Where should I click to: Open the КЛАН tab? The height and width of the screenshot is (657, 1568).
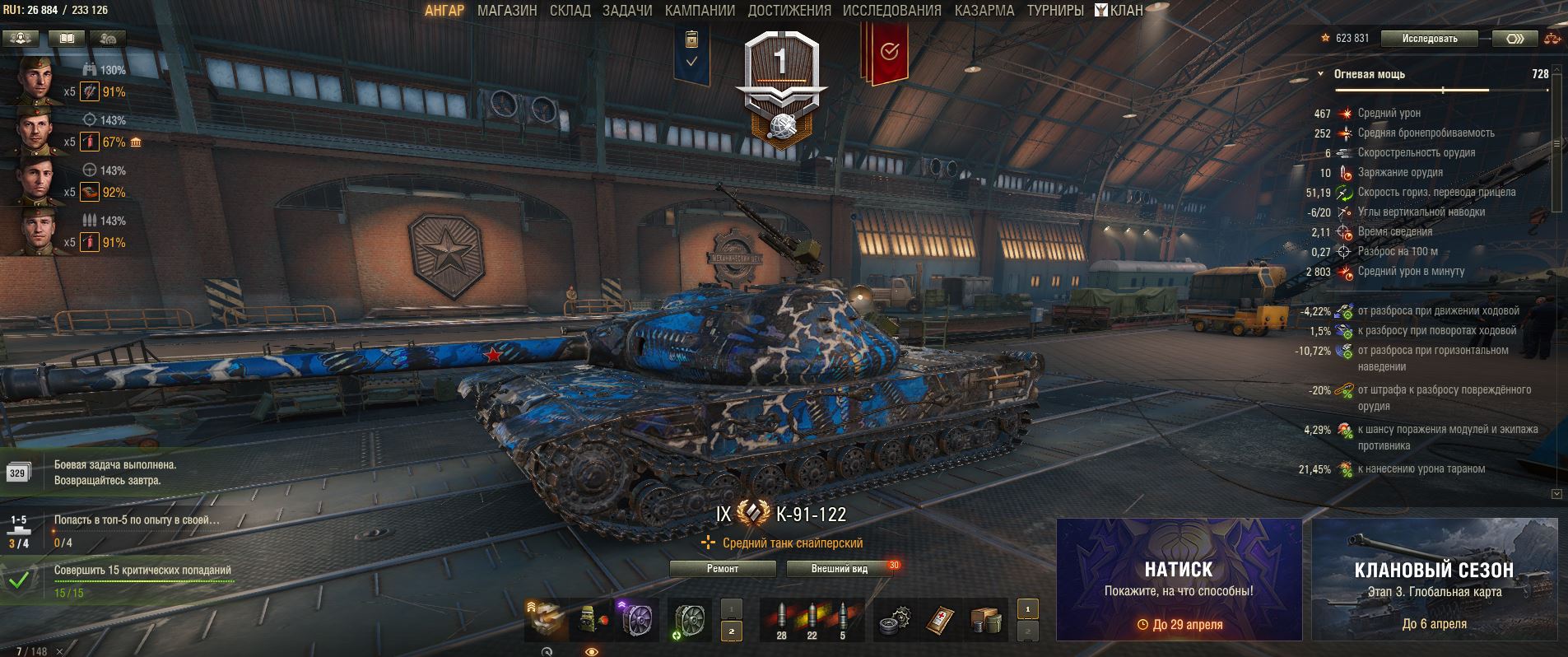click(x=1119, y=11)
